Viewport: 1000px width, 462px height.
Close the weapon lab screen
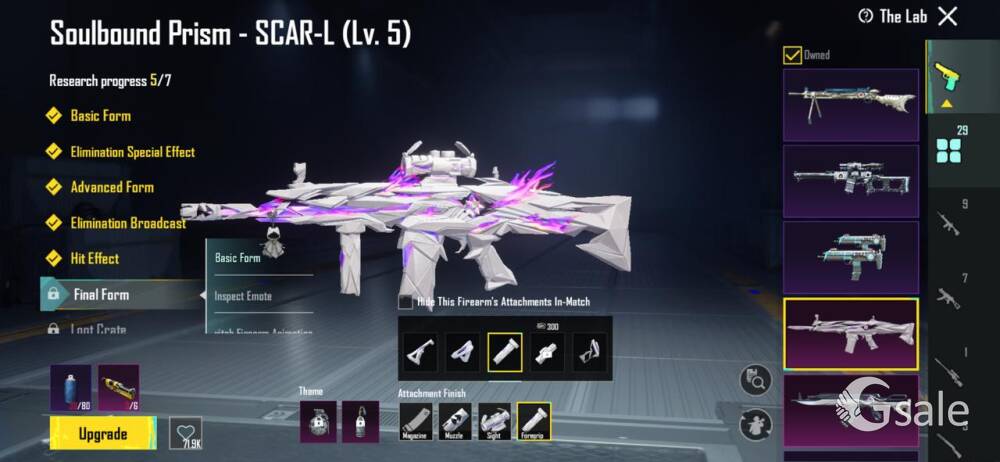tap(947, 16)
